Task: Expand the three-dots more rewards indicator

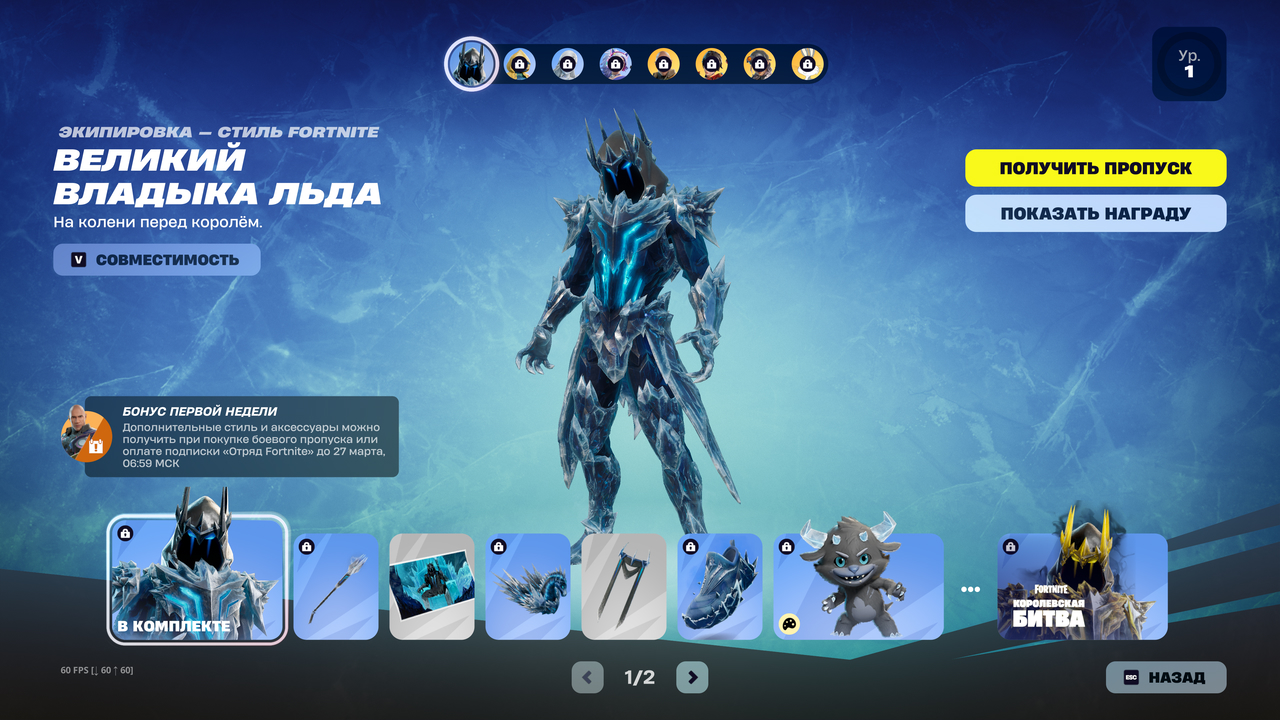Action: [970, 589]
